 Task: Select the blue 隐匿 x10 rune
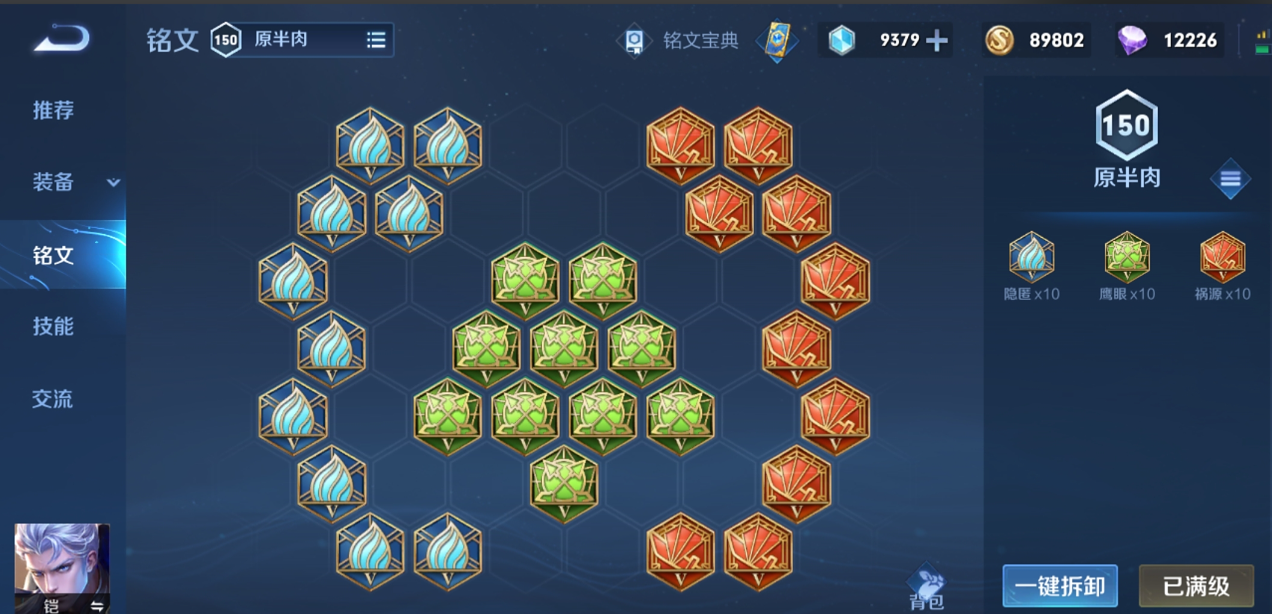(1031, 259)
